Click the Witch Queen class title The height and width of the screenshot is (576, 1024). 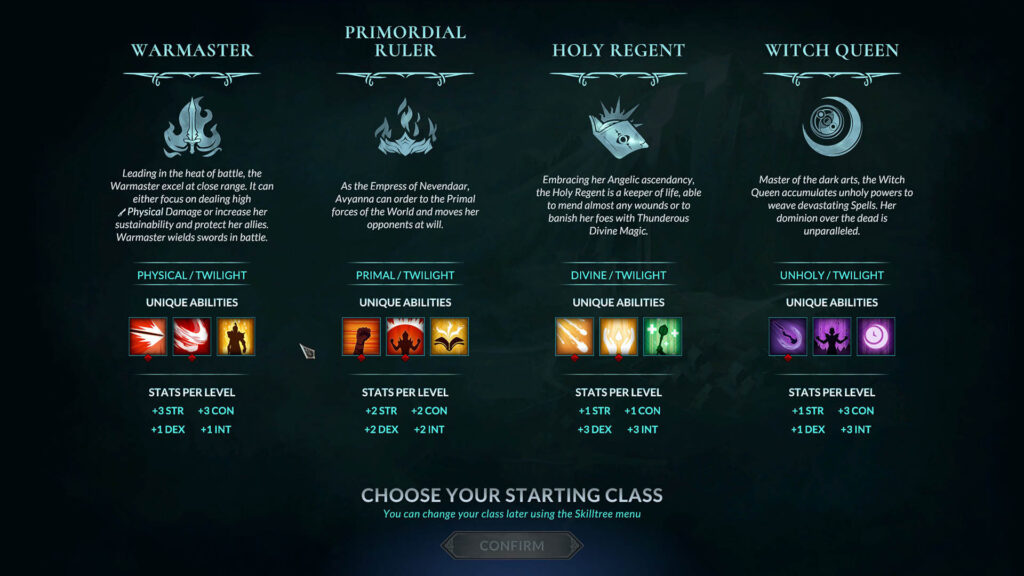[832, 50]
